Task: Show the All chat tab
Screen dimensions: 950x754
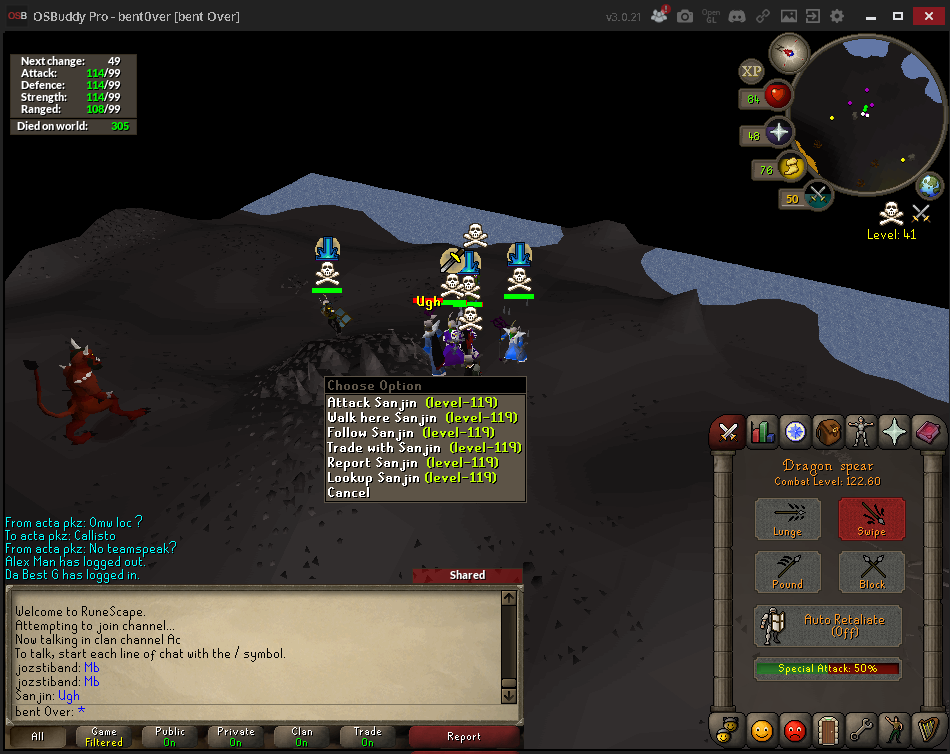Action: (38, 736)
